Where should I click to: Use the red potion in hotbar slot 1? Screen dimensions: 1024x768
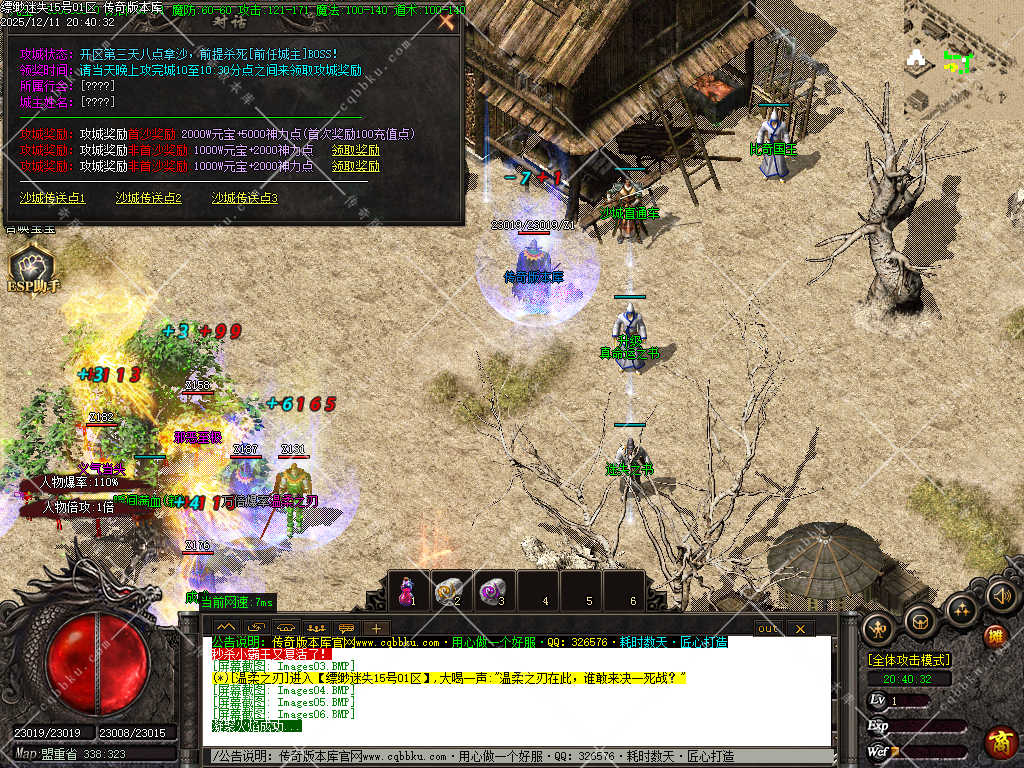click(x=407, y=590)
